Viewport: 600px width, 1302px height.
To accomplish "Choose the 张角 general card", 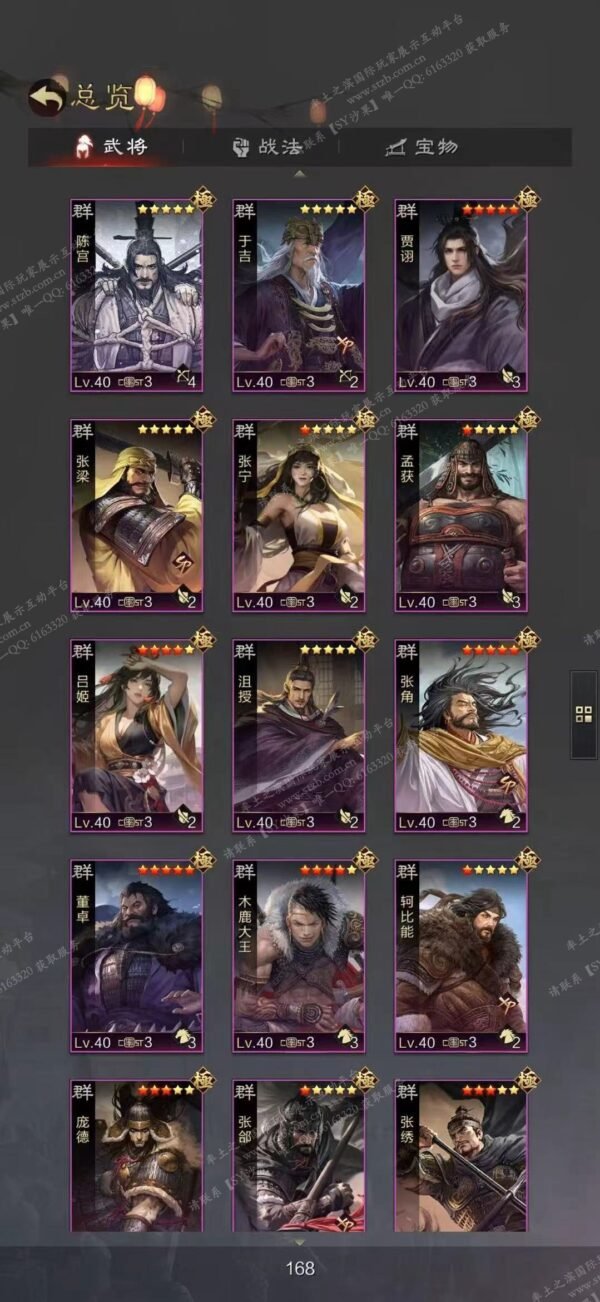I will [x=460, y=735].
